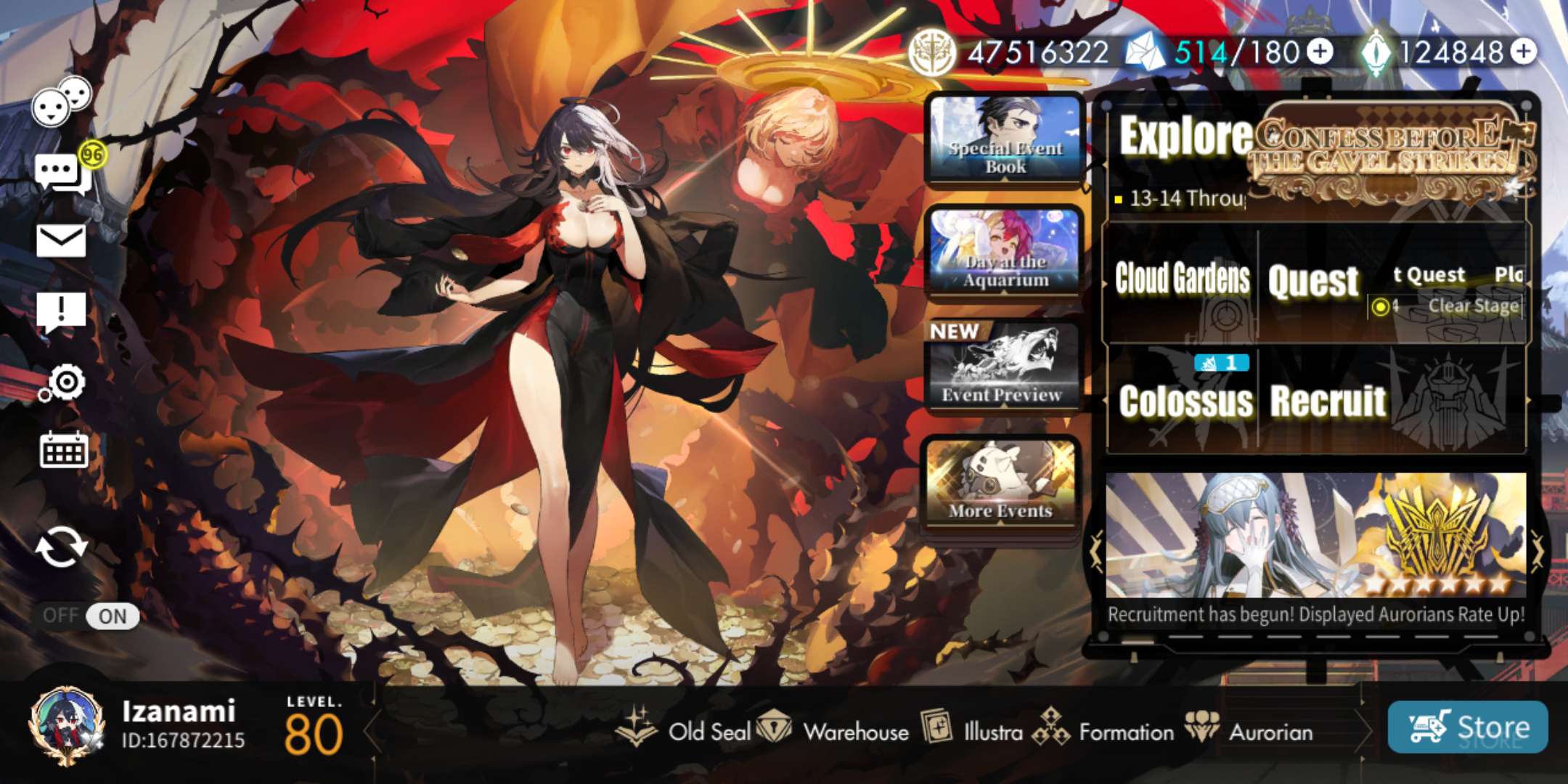Image resolution: width=1568 pixels, height=784 pixels.
Task: Open the Quest panel
Action: coord(1312,282)
